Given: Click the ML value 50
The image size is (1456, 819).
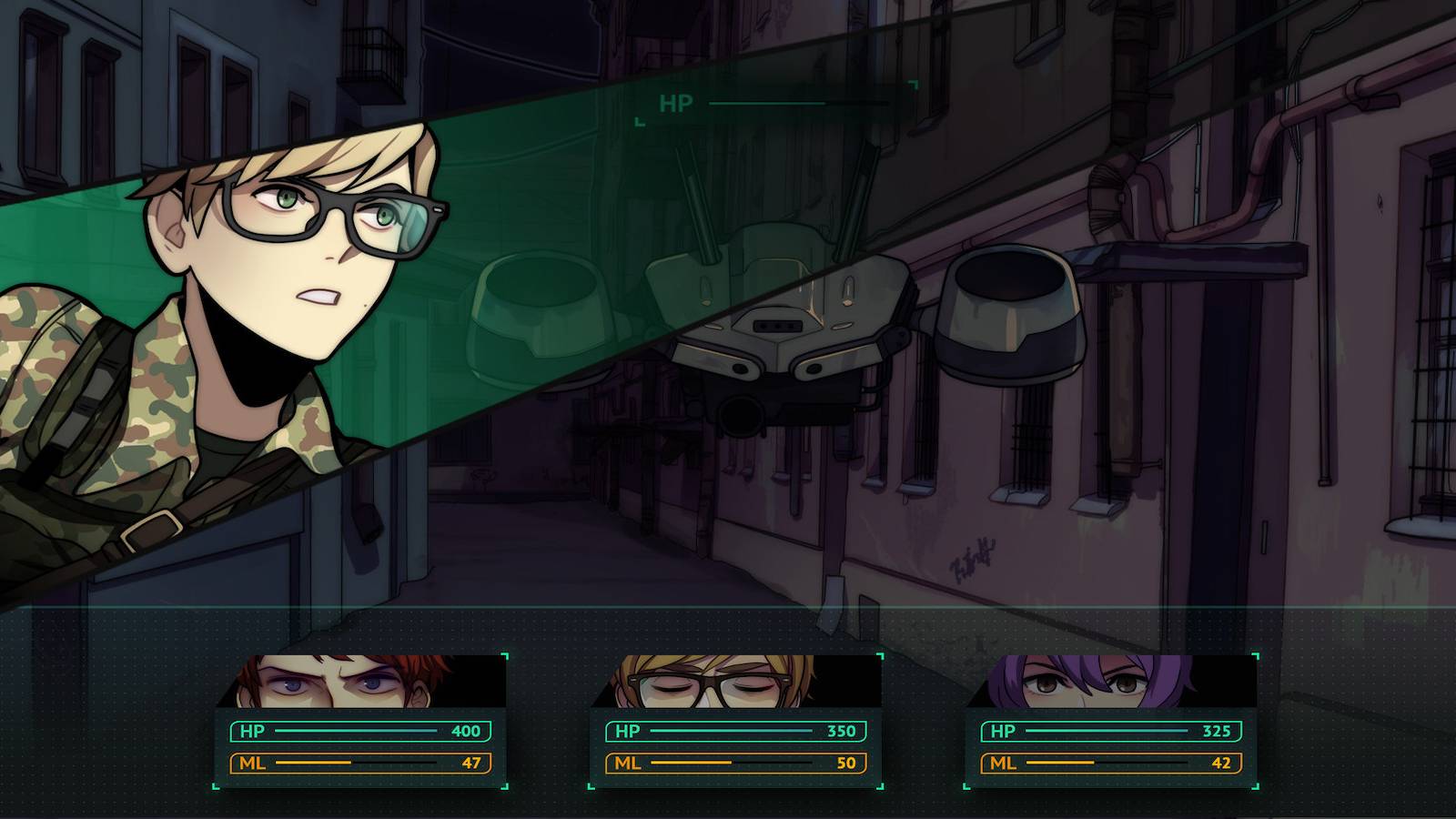Looking at the screenshot, I should pyautogui.click(x=848, y=763).
